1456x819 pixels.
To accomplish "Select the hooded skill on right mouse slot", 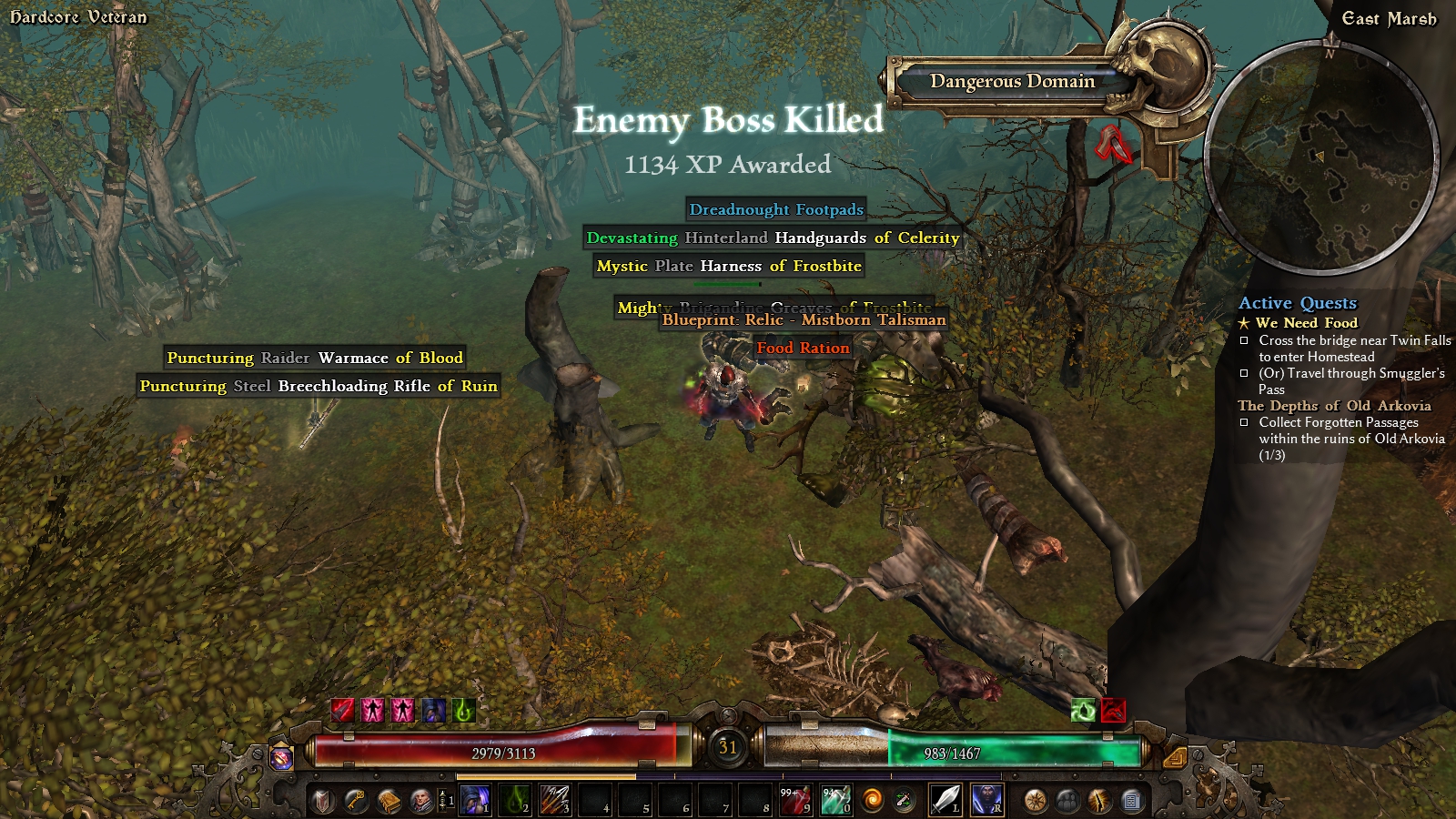I will pyautogui.click(x=986, y=800).
